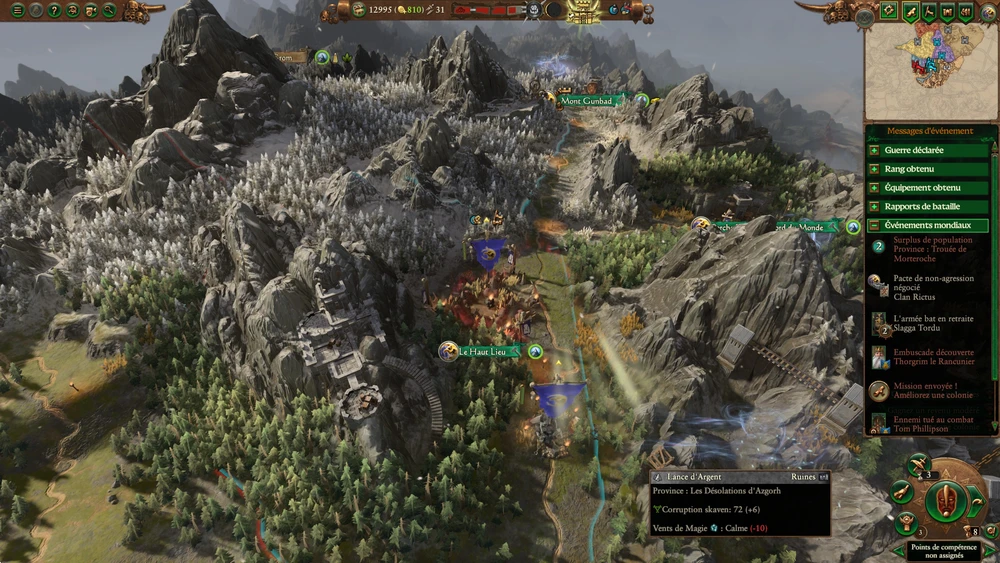Viewport: 1000px width, 563px height.
Task: Open the L'armée bat en retraite message
Action: pyautogui.click(x=919, y=323)
